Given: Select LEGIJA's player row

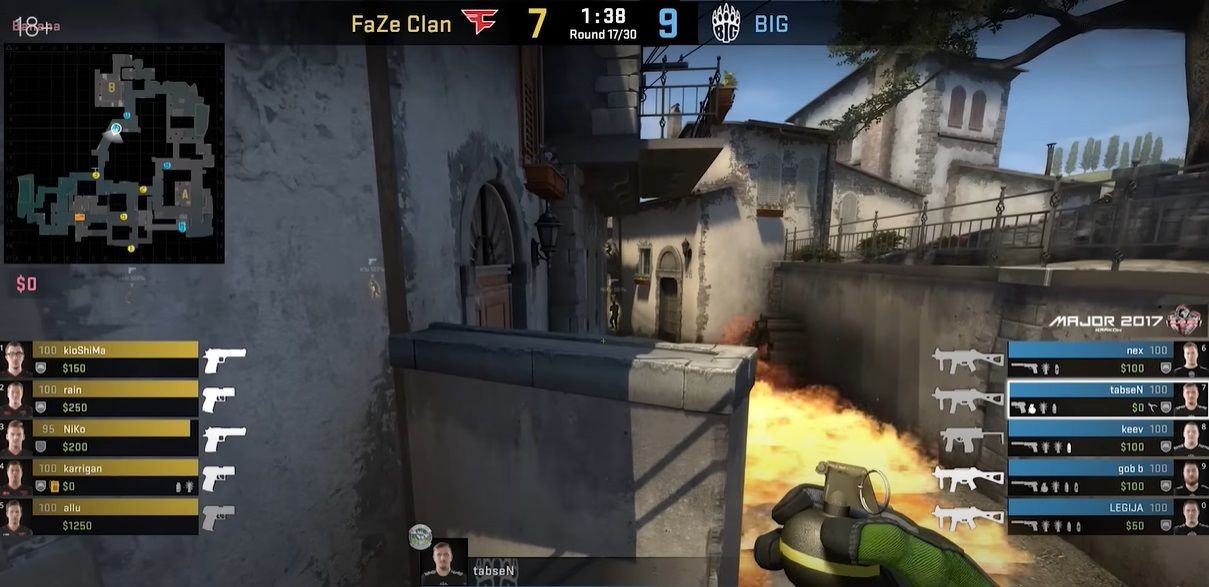Looking at the screenshot, I should [x=1104, y=515].
